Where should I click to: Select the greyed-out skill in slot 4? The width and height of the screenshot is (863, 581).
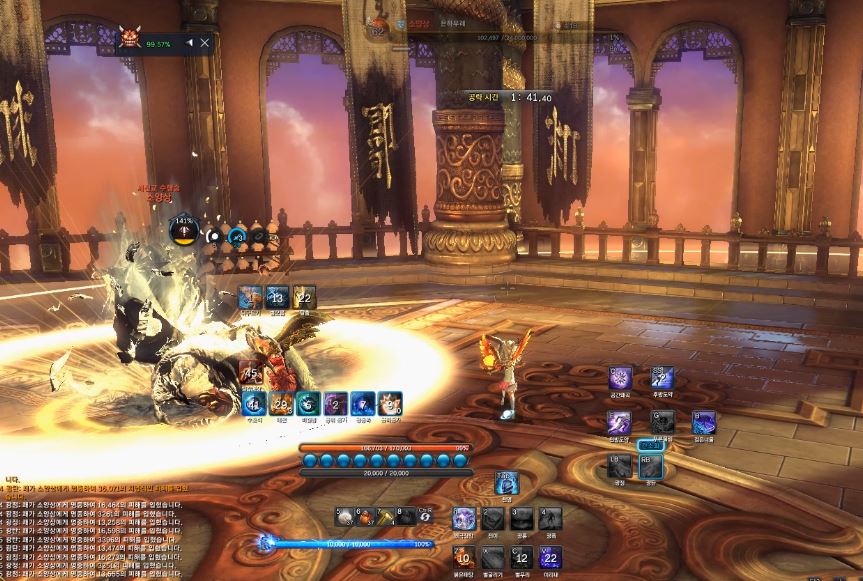click(x=550, y=518)
